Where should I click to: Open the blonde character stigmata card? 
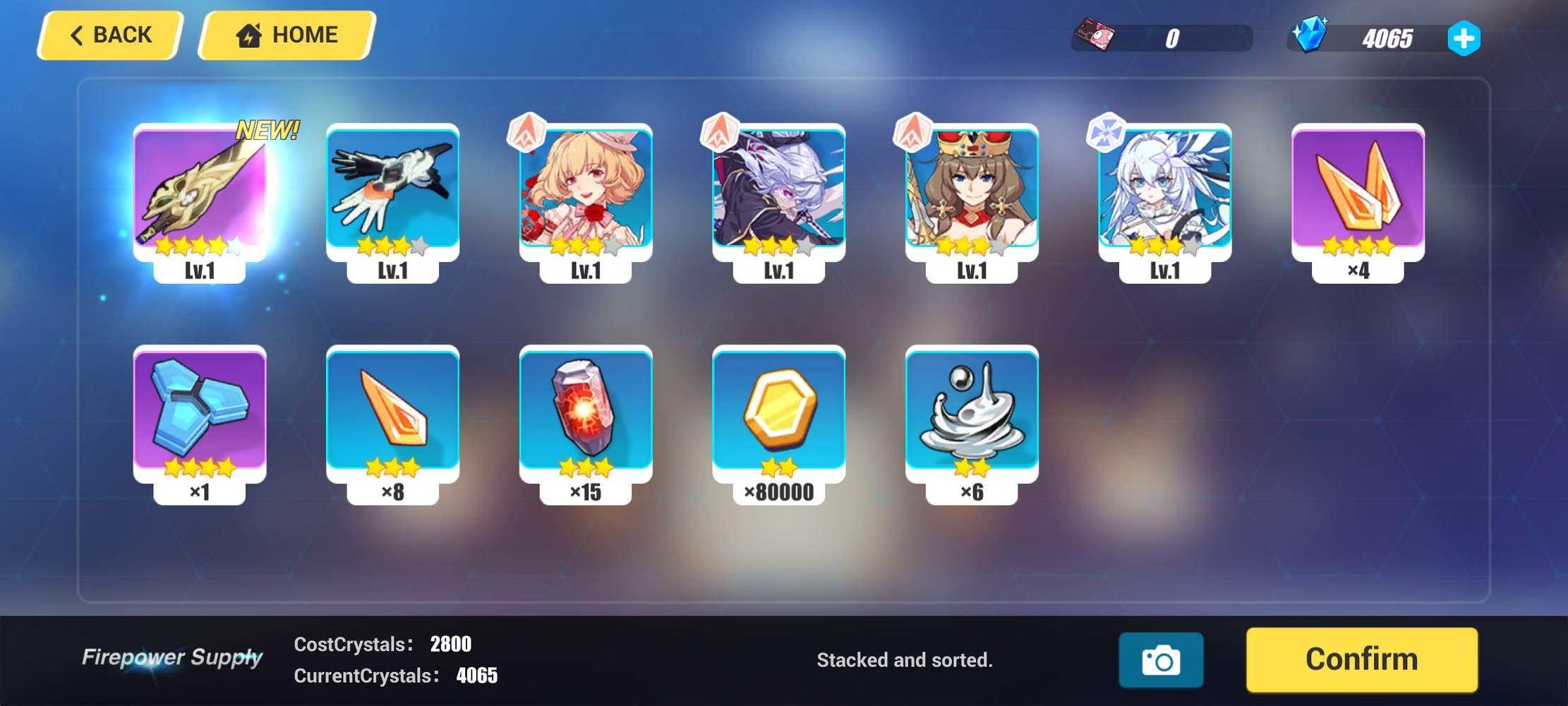[x=585, y=198]
